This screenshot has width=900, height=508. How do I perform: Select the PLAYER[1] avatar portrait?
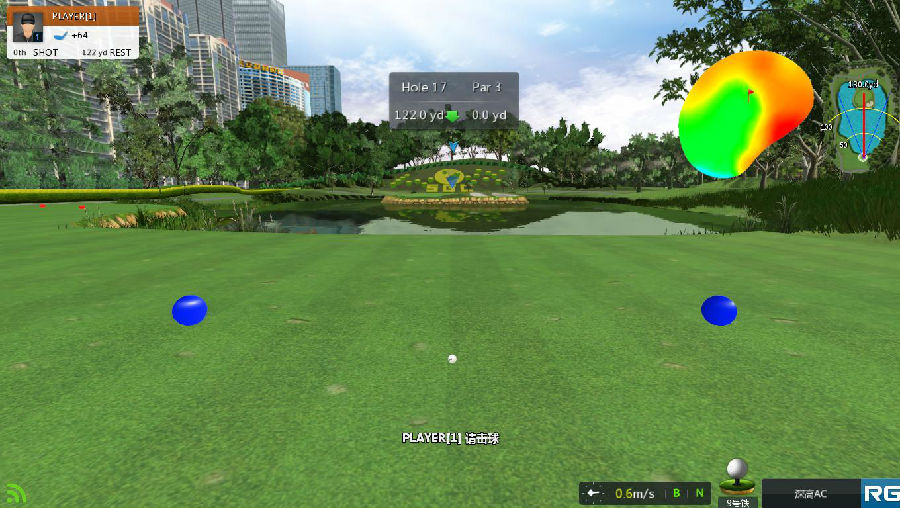[x=26, y=27]
